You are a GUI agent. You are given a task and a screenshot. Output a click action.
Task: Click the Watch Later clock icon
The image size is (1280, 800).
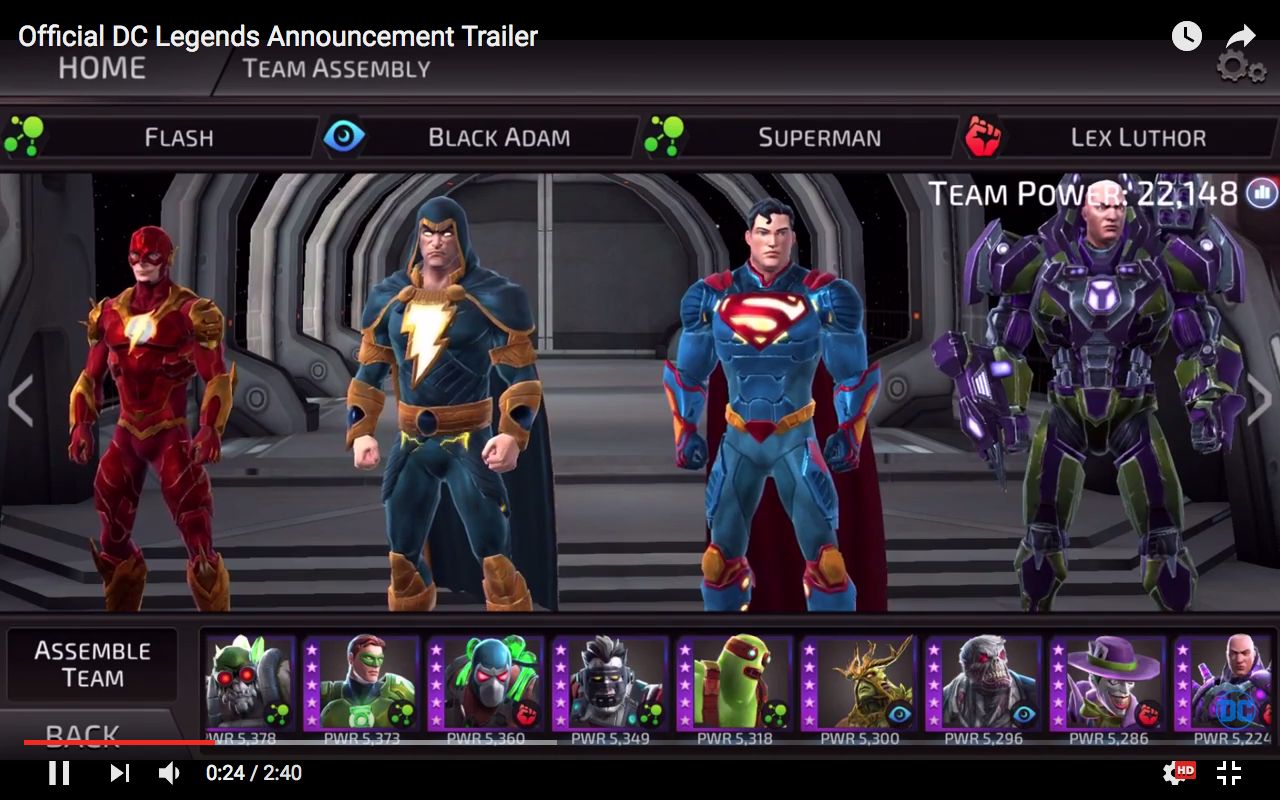[x=1186, y=36]
